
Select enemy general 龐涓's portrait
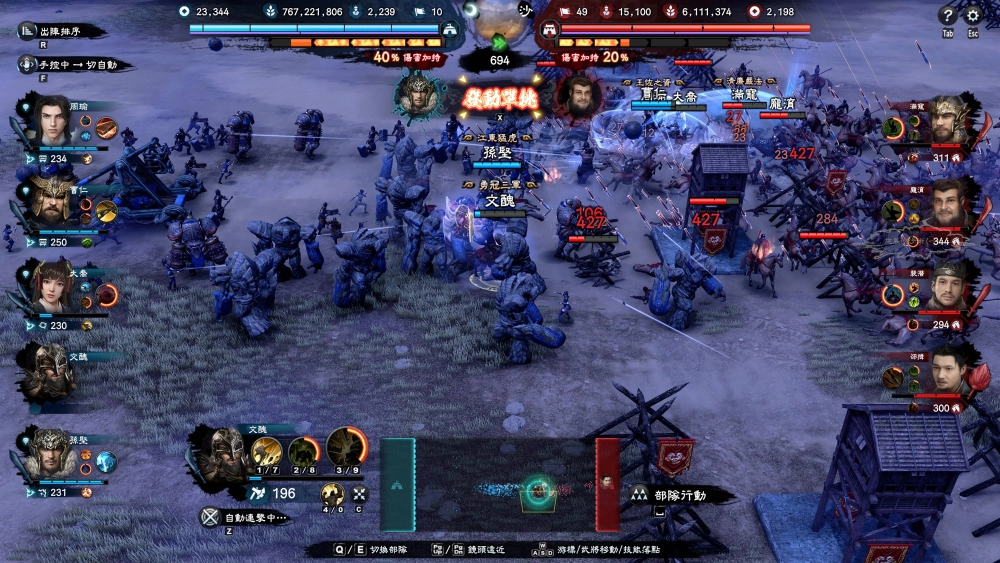[950, 205]
